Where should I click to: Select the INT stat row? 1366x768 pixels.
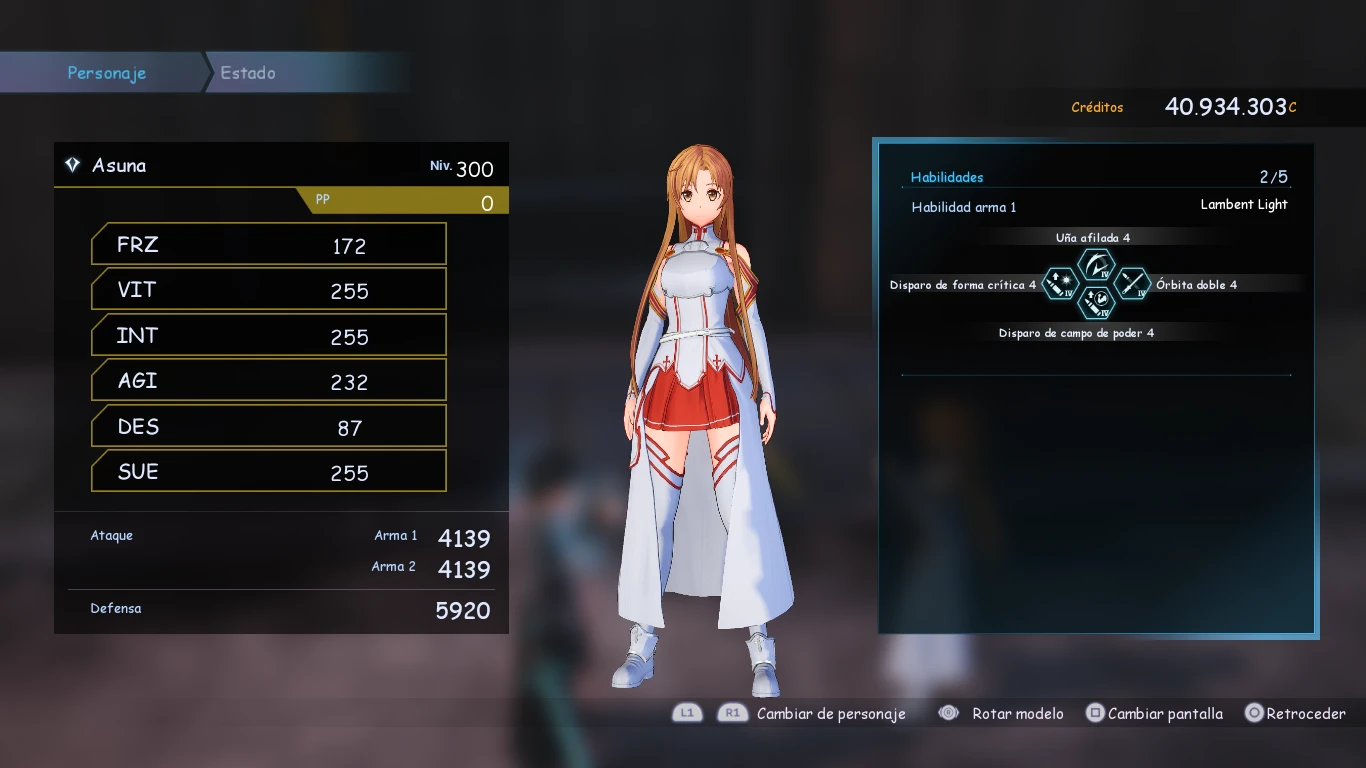click(268, 336)
